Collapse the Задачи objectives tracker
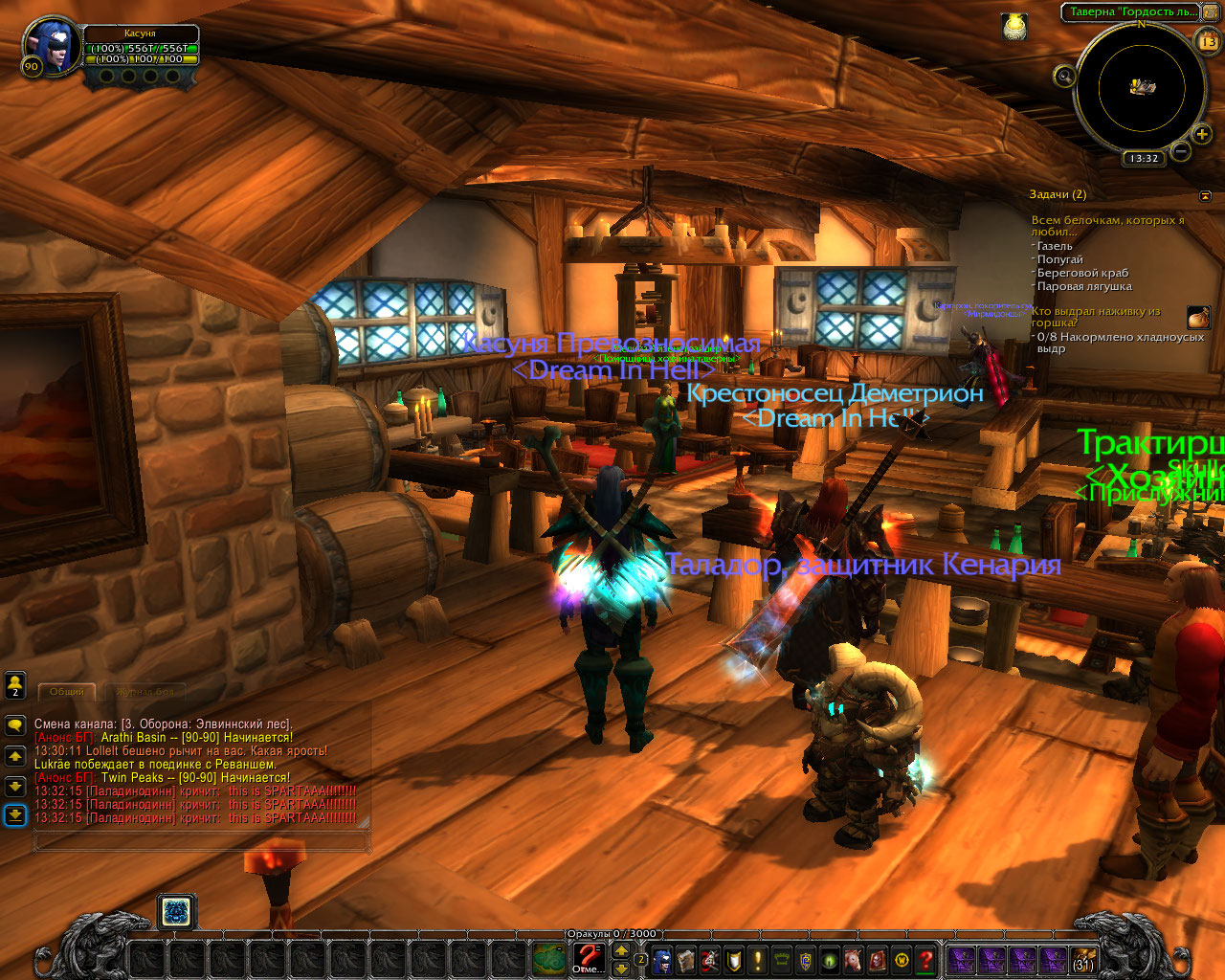This screenshot has height=980, width=1225. (x=1205, y=195)
